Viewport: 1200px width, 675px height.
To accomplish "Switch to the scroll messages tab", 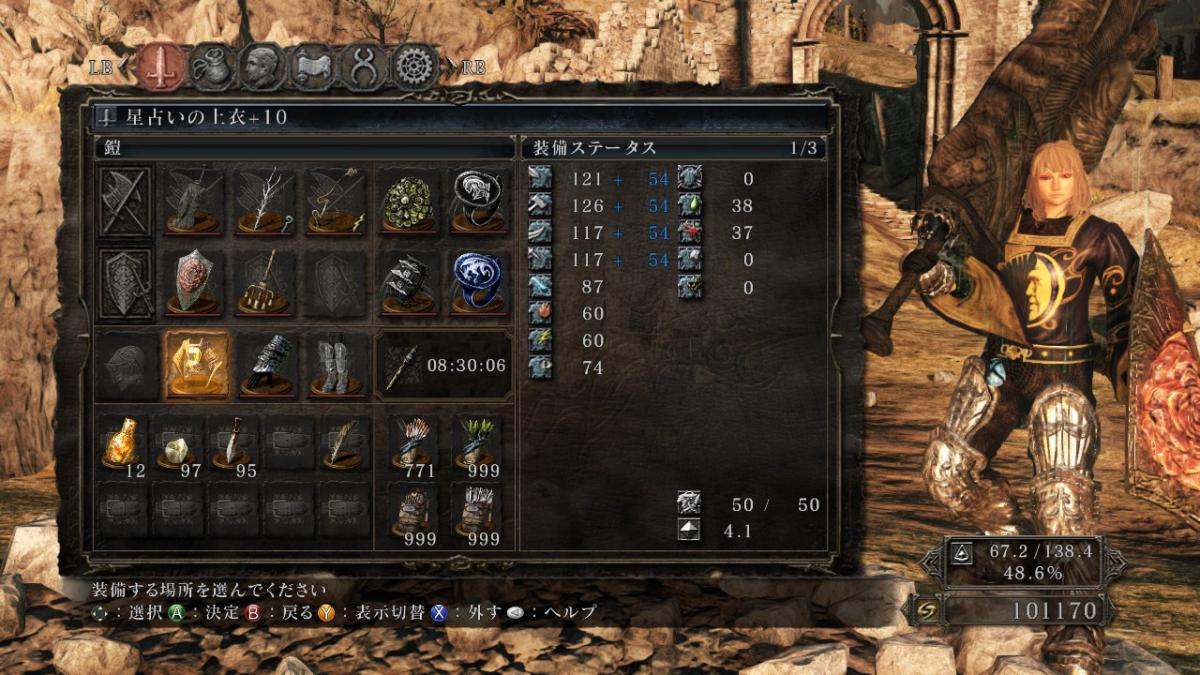I will 313,66.
